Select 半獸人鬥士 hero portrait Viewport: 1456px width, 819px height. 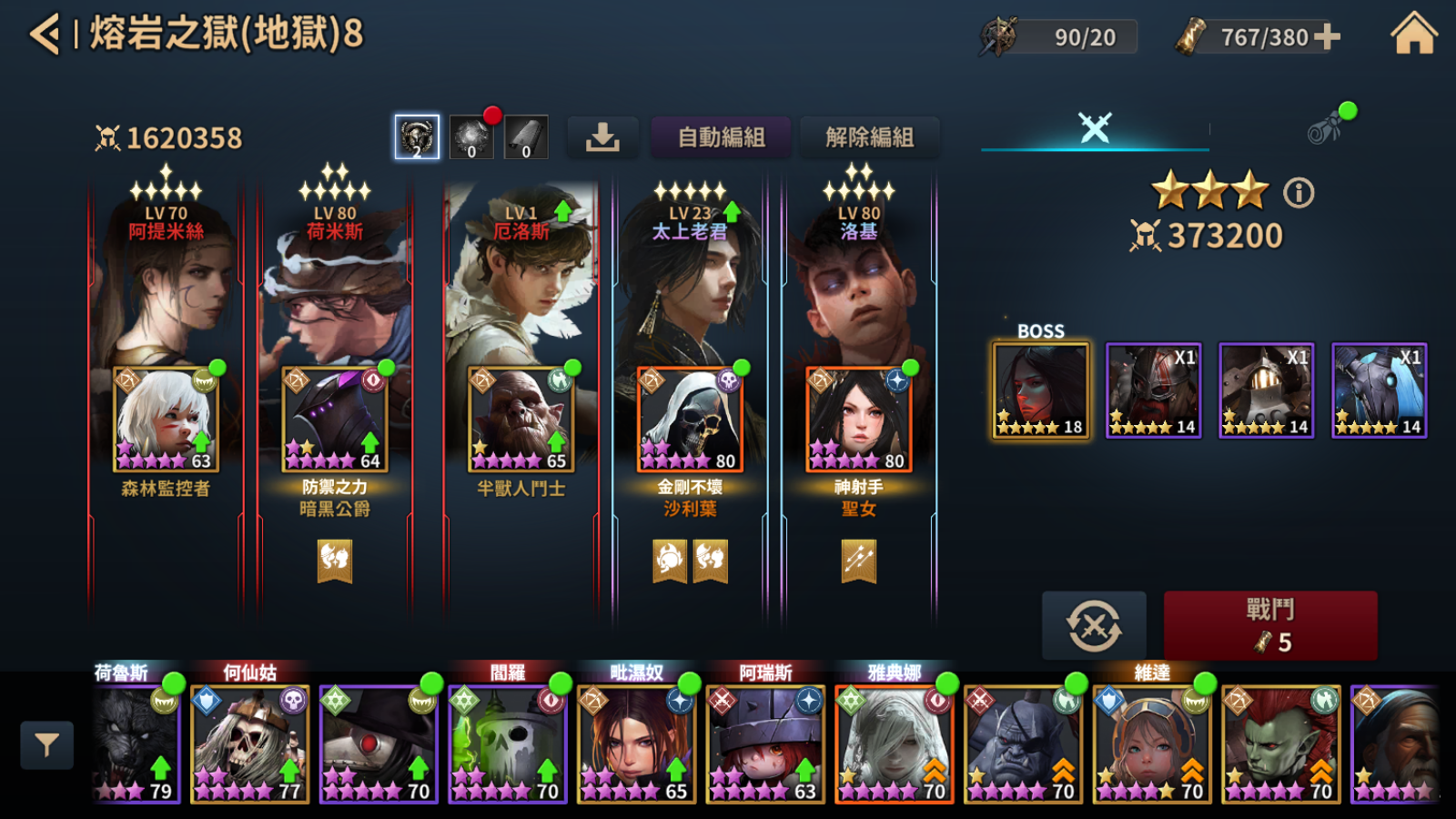521,420
